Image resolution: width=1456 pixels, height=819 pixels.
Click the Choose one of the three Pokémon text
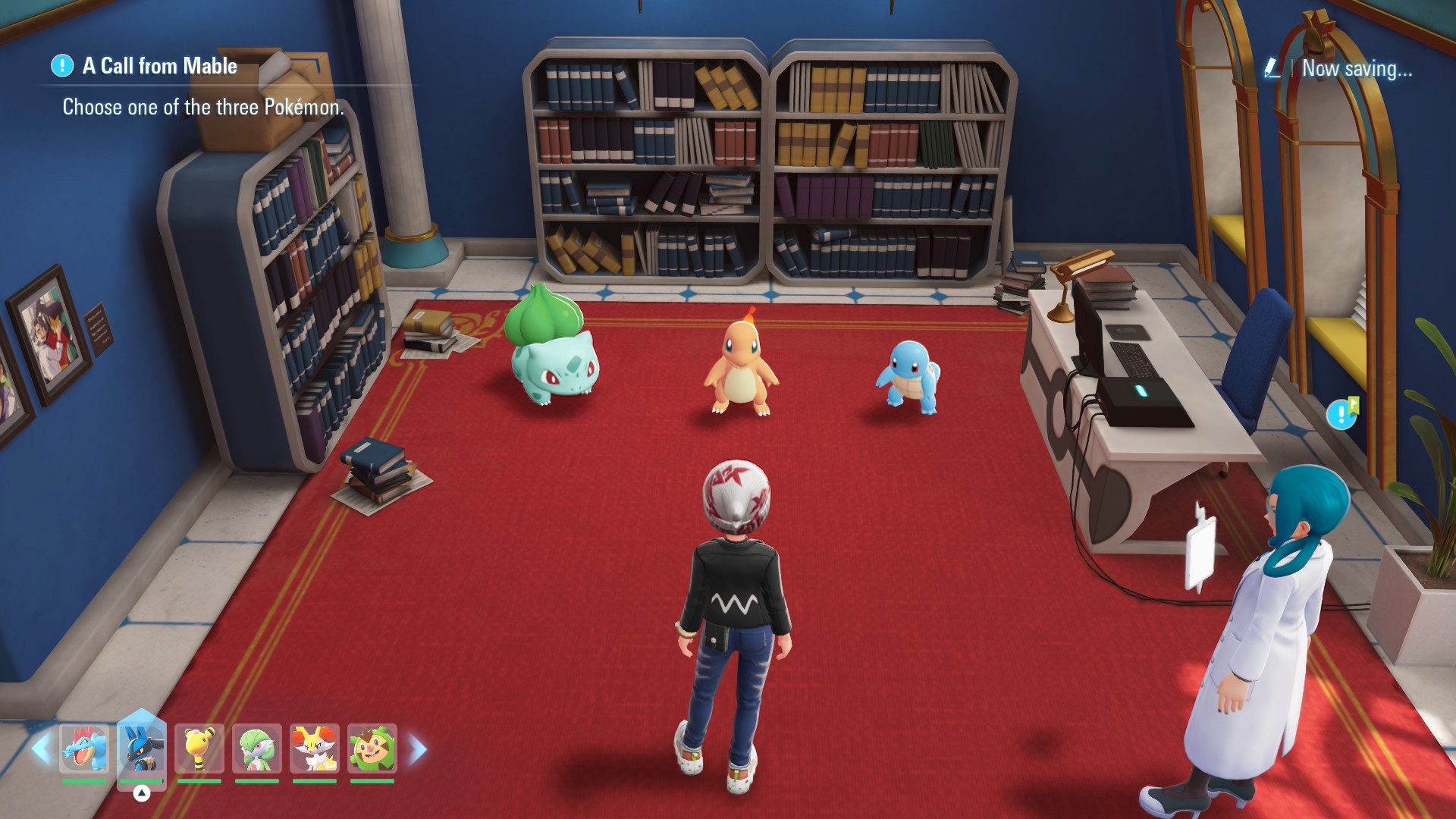click(202, 108)
